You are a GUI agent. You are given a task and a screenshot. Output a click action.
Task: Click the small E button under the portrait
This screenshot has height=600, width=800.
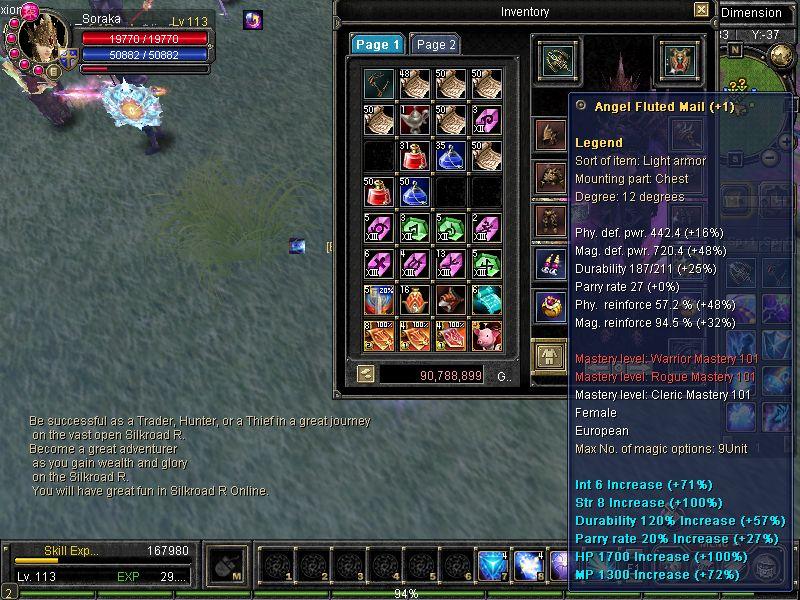pos(55,71)
